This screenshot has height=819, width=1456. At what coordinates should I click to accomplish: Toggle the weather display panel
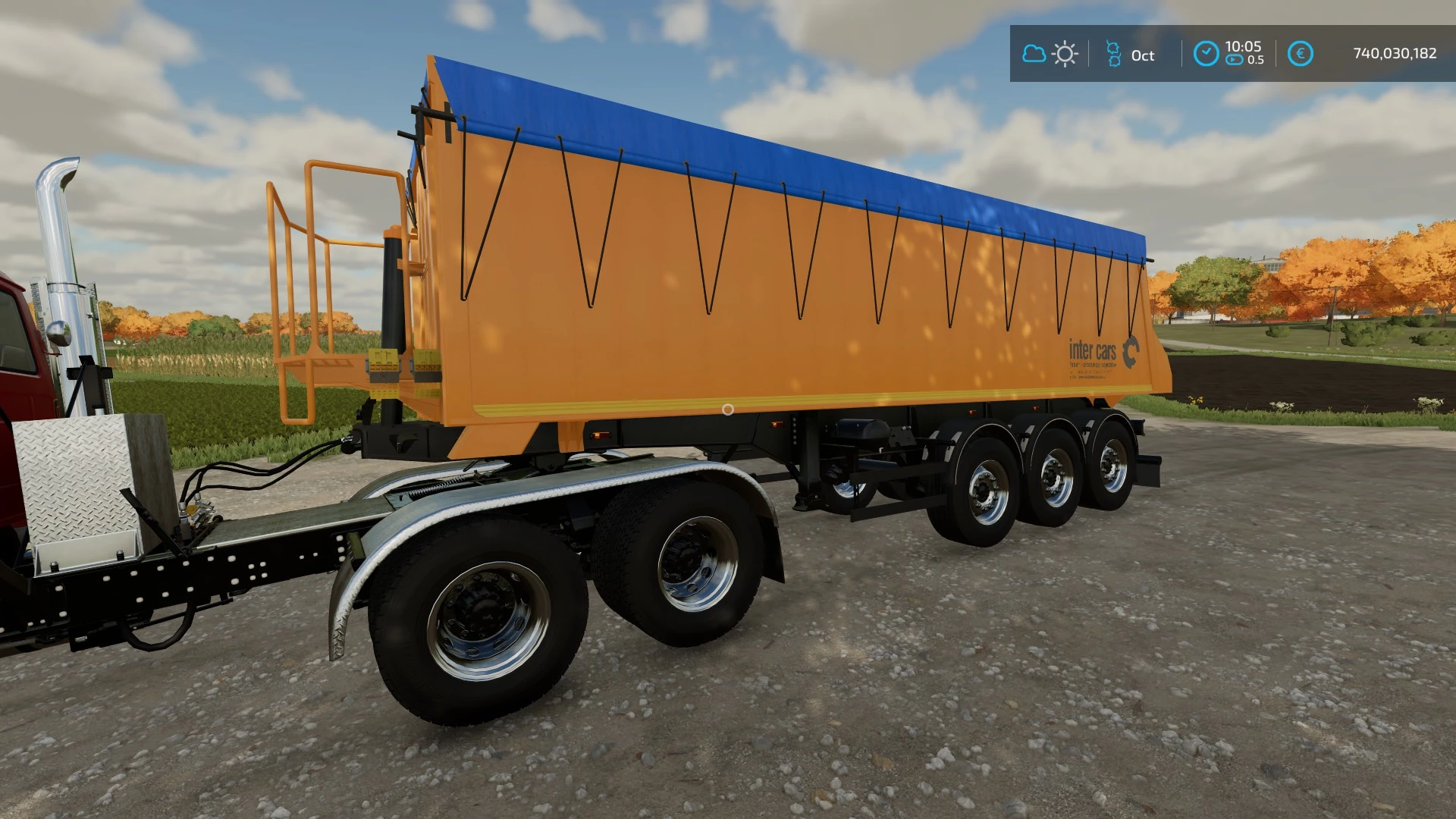1049,54
